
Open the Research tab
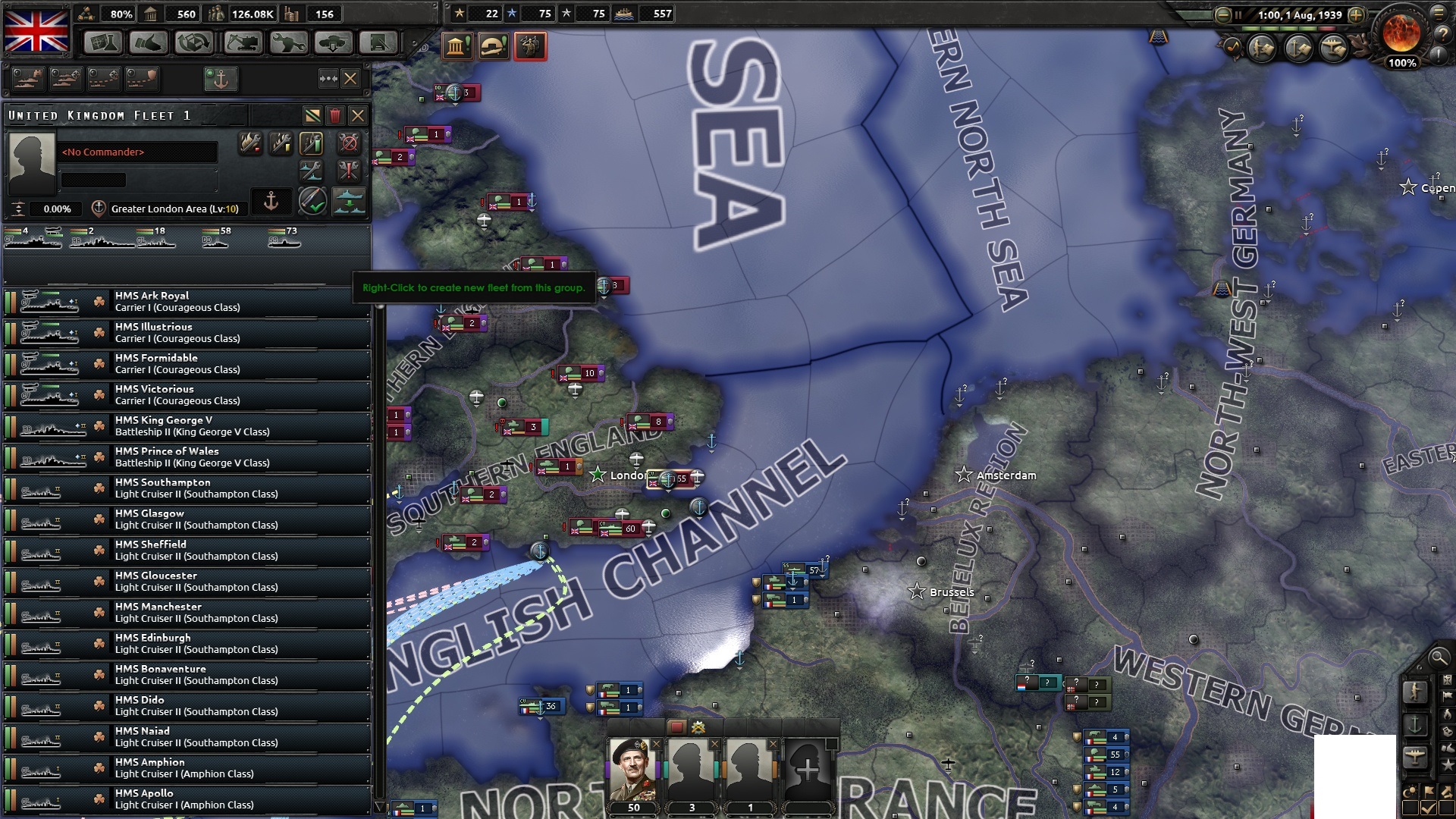[102, 43]
